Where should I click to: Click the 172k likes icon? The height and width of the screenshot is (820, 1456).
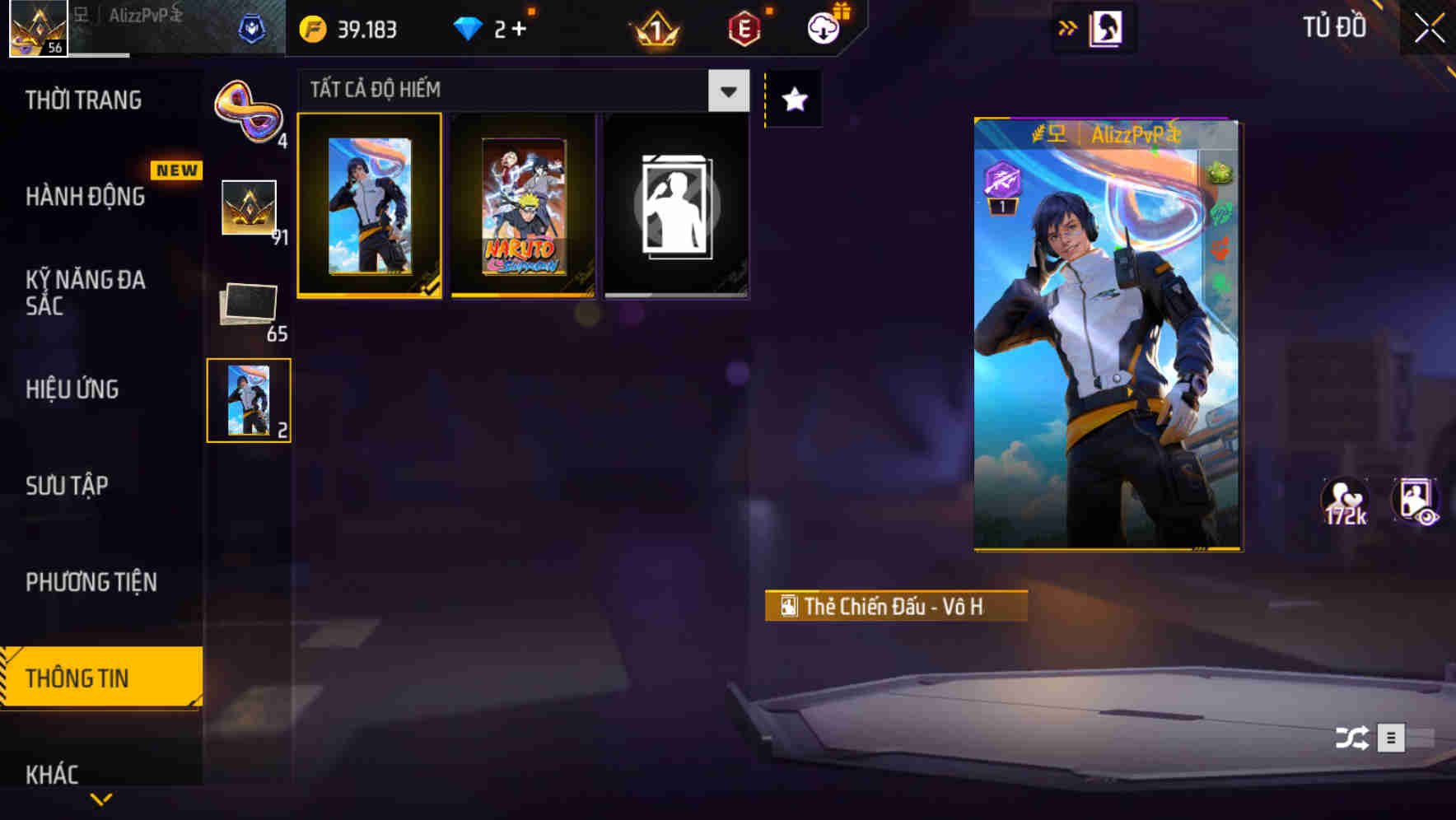pos(1344,502)
